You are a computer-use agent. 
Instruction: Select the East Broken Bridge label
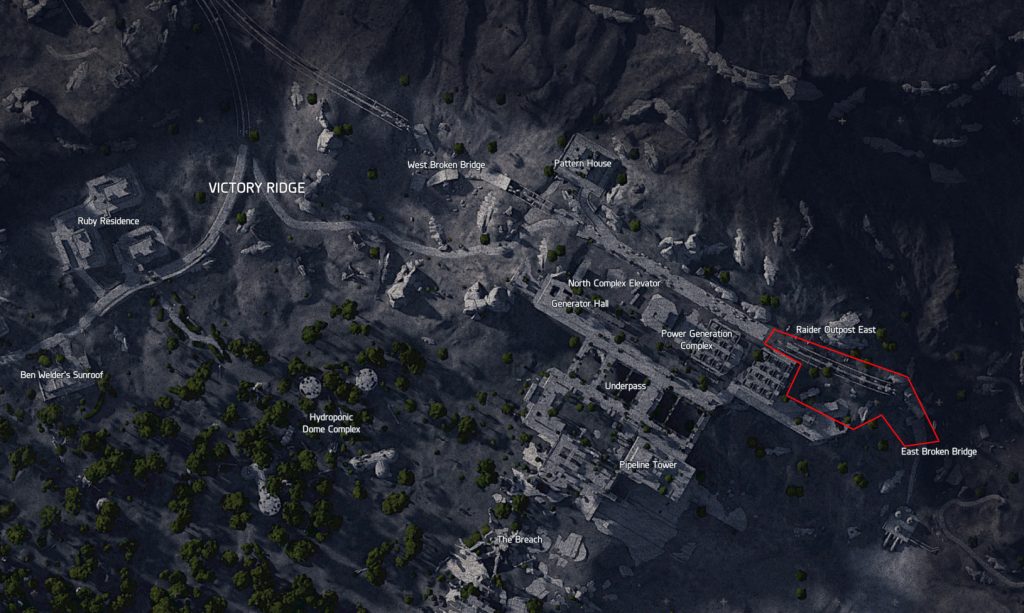(938, 452)
